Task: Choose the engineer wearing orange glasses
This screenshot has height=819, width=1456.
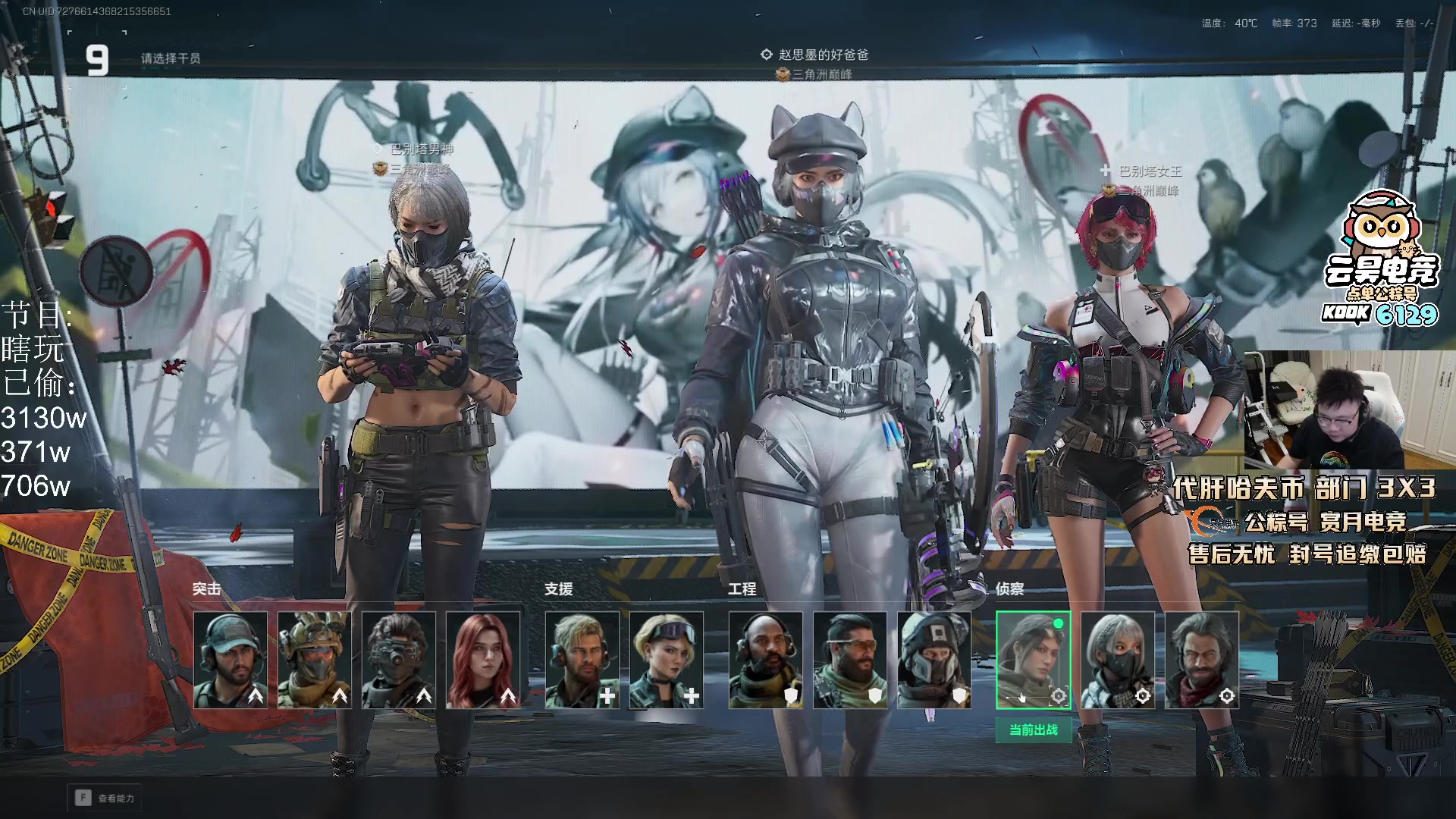Action: [850, 660]
